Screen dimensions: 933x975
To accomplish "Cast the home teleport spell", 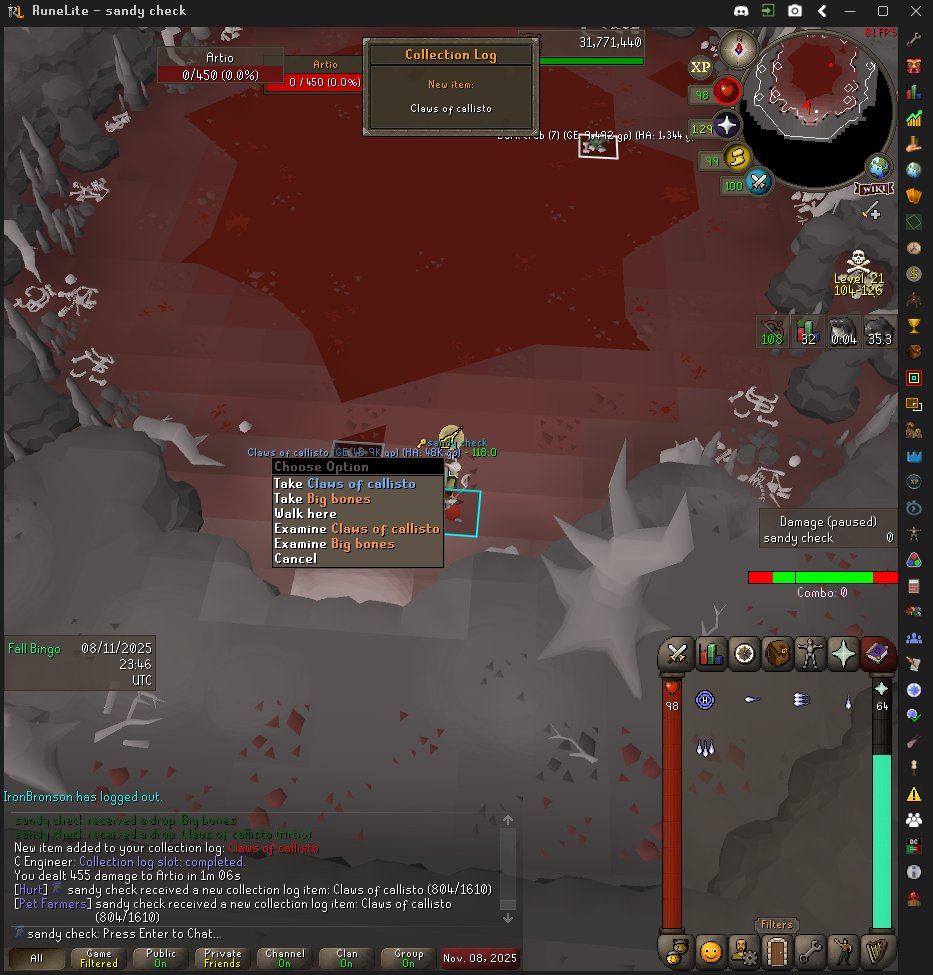I will (x=706, y=700).
